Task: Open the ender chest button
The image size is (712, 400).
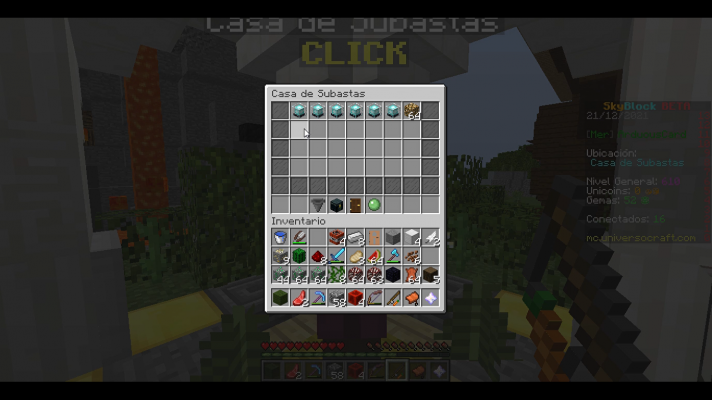Action: [x=337, y=204]
